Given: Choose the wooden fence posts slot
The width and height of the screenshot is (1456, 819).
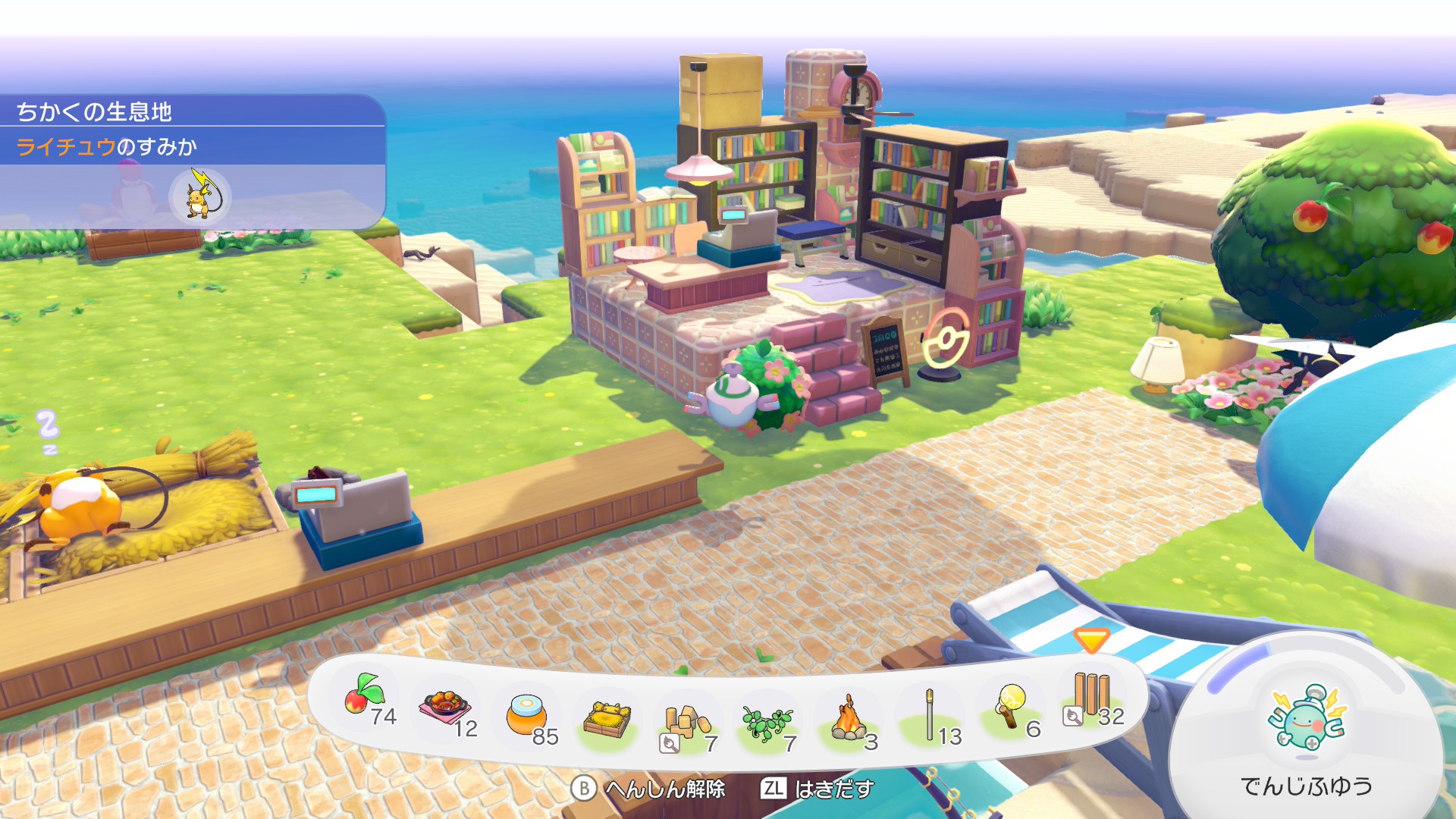Looking at the screenshot, I should coord(1091,698).
